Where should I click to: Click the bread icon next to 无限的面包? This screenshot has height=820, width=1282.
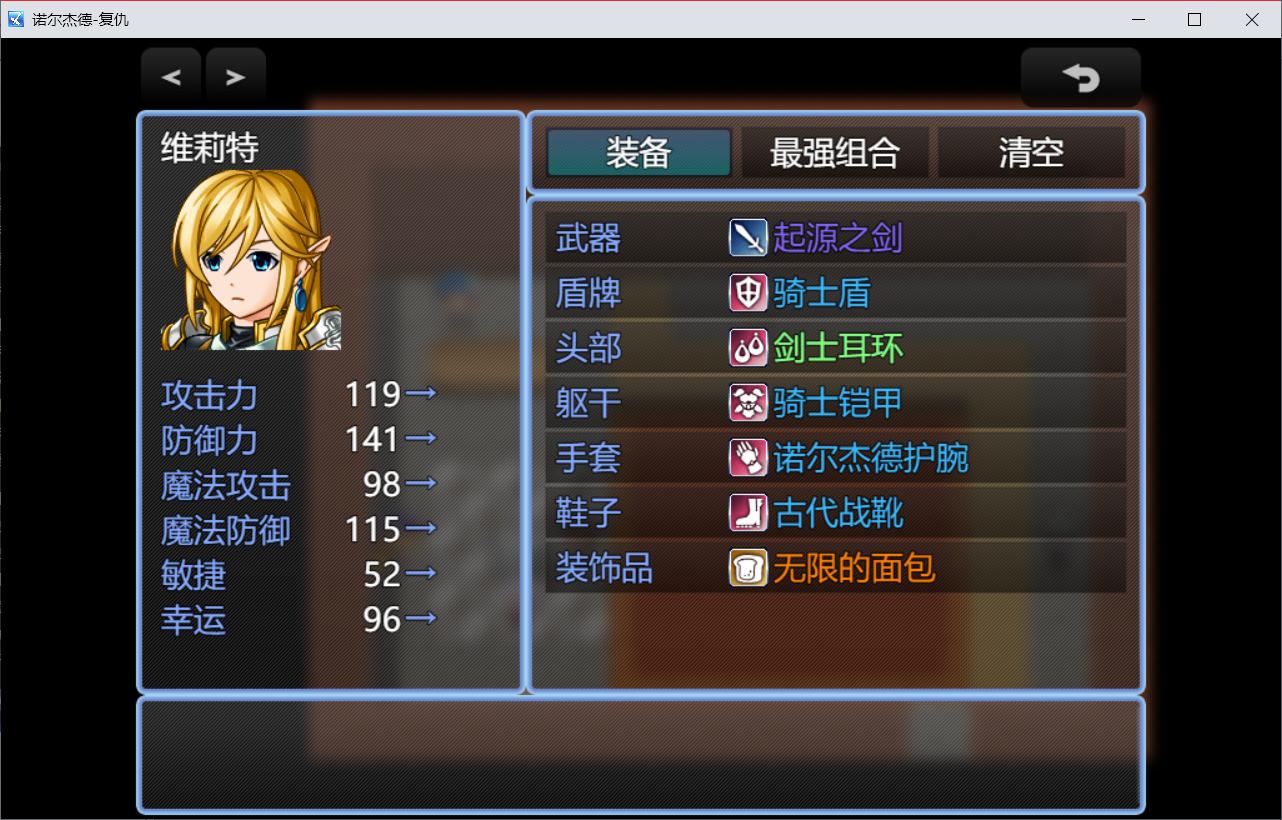coord(748,568)
